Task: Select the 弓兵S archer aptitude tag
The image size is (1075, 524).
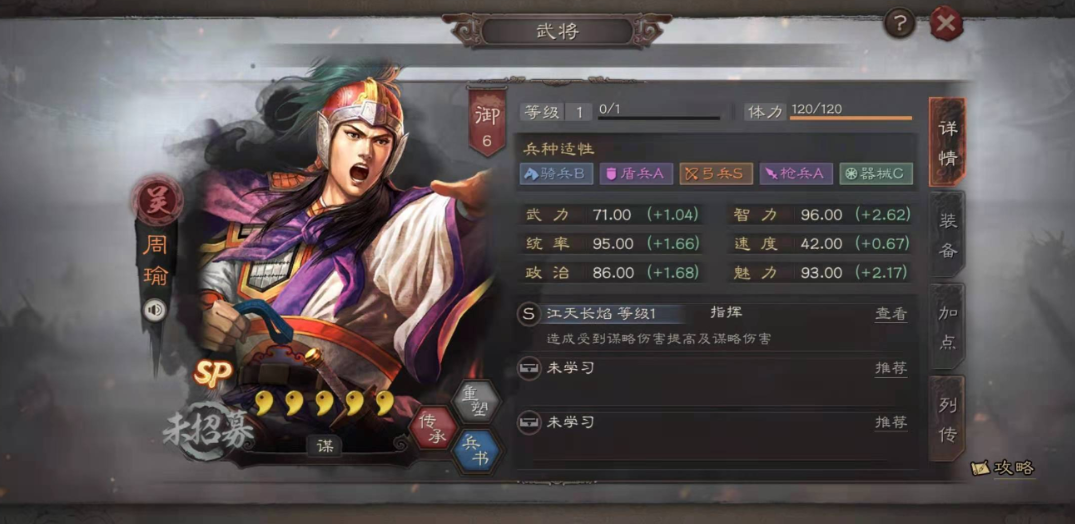Action: (716, 174)
